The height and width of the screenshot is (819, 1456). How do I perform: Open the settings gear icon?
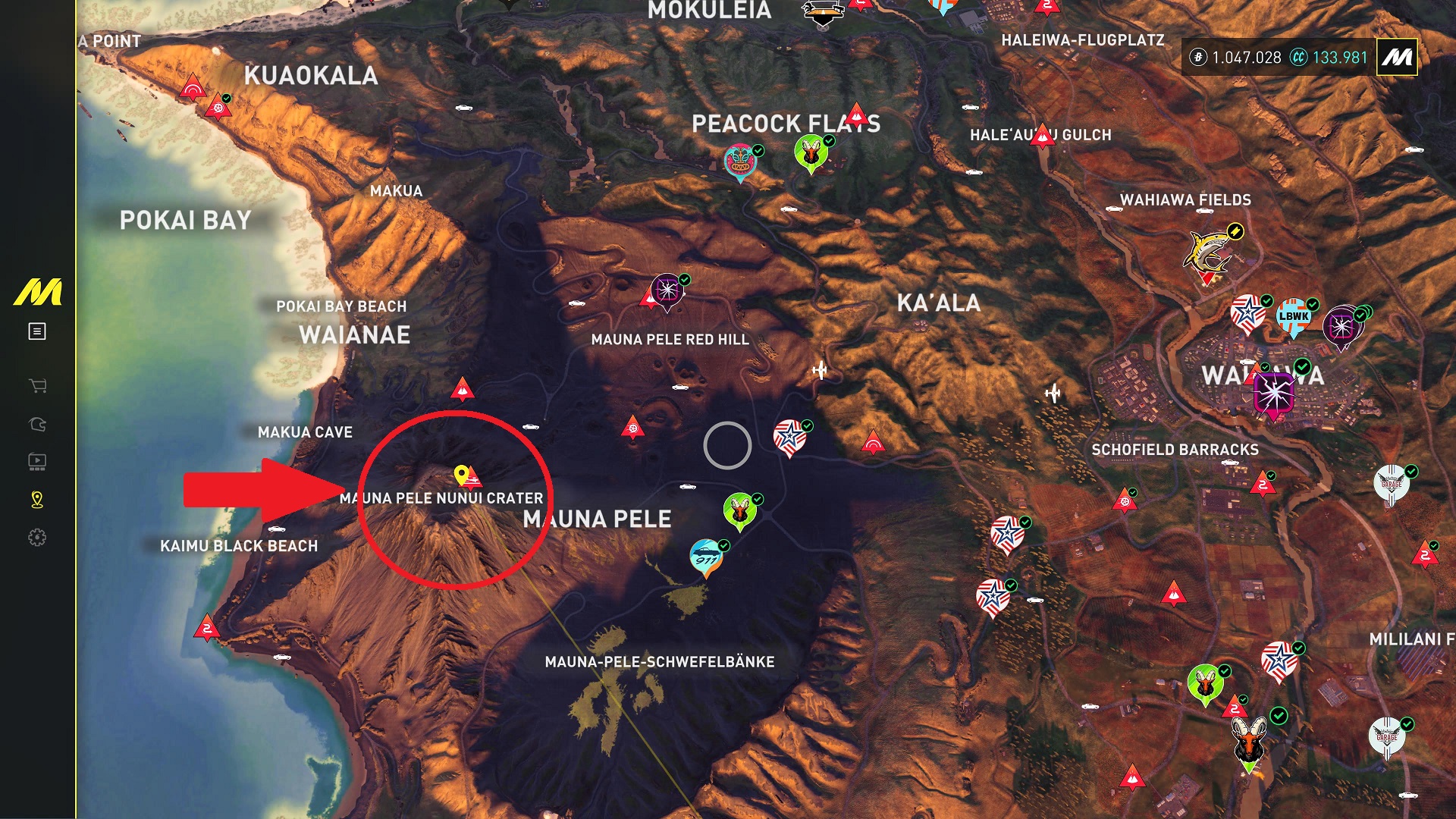(37, 538)
